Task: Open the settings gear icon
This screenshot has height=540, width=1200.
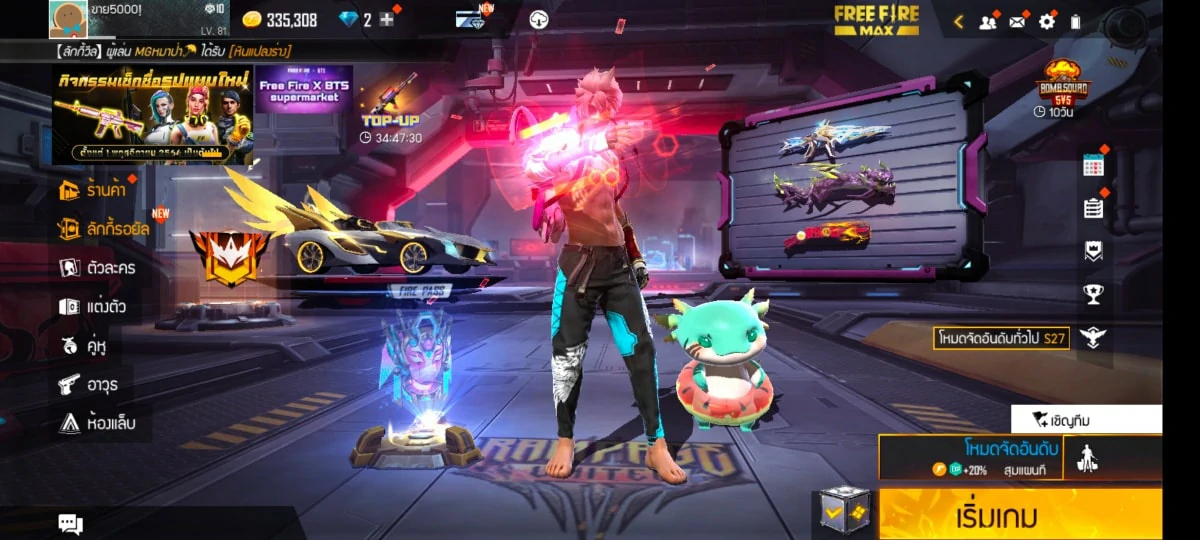Action: tap(1047, 21)
